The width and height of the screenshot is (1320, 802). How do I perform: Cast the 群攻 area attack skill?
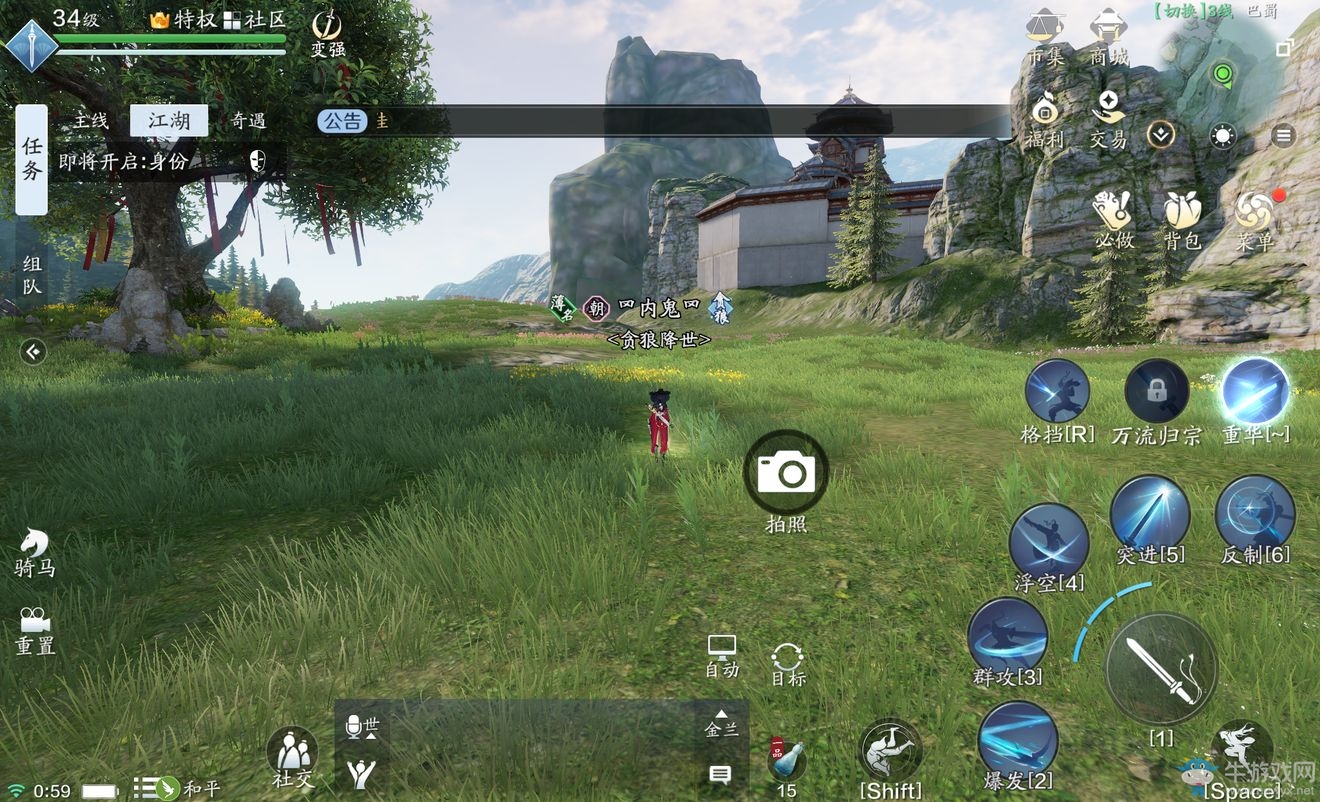pyautogui.click(x=1007, y=636)
